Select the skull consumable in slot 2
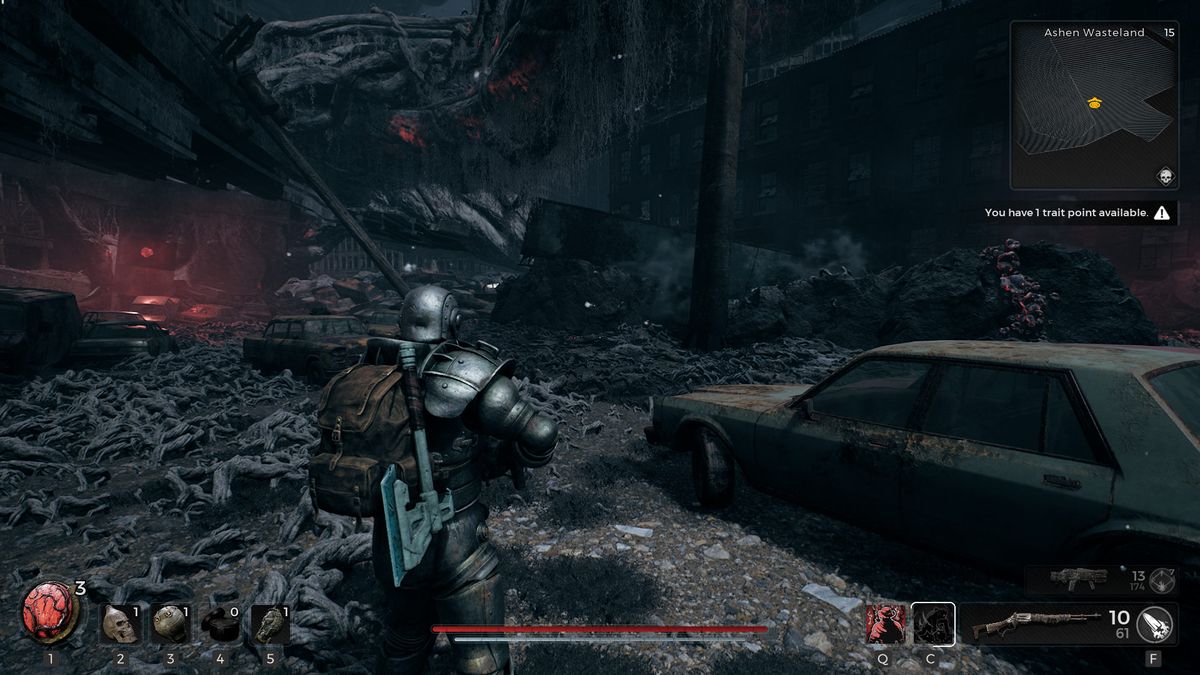 point(119,624)
